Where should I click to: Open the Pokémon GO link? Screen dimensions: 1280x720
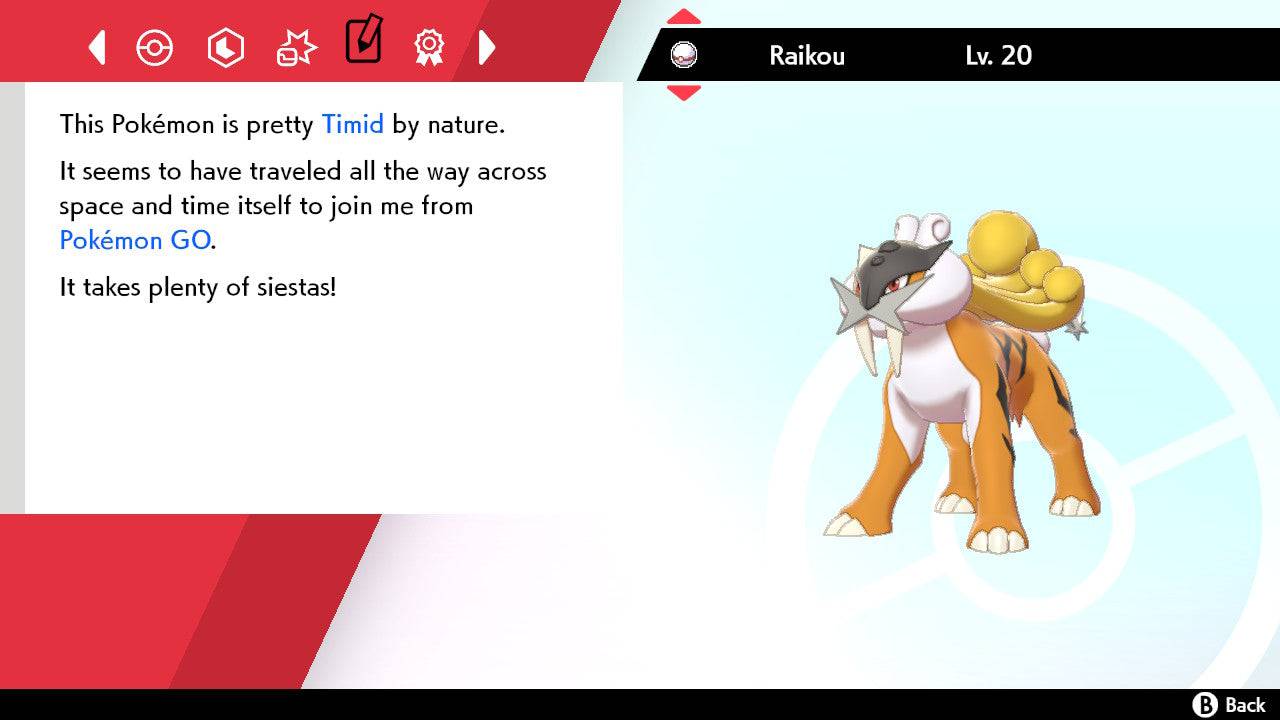tap(133, 240)
